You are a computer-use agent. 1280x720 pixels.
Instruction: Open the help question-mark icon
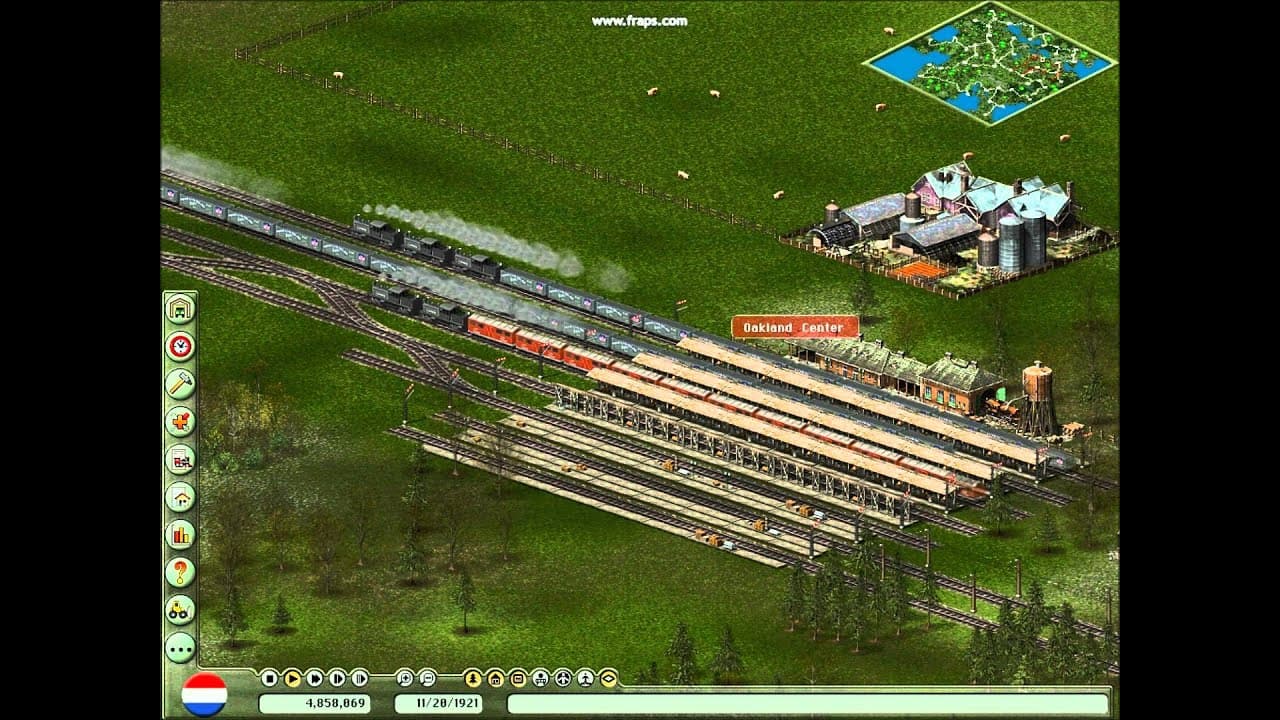180,571
